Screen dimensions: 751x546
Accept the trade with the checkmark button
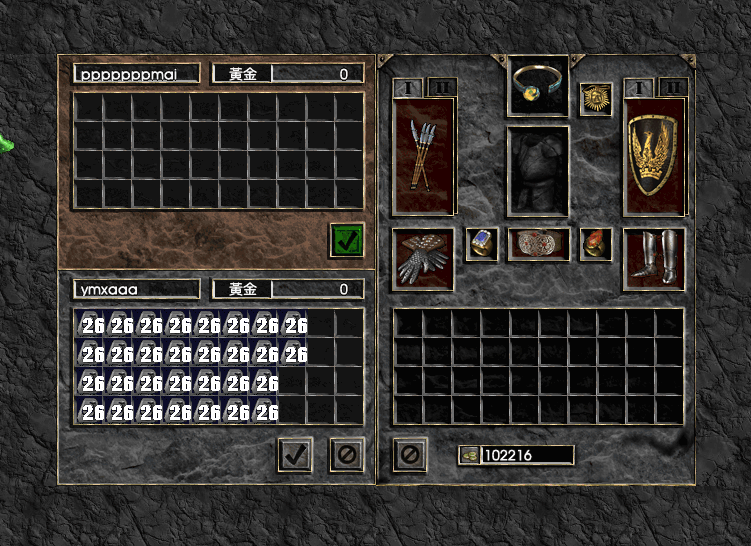pos(295,455)
